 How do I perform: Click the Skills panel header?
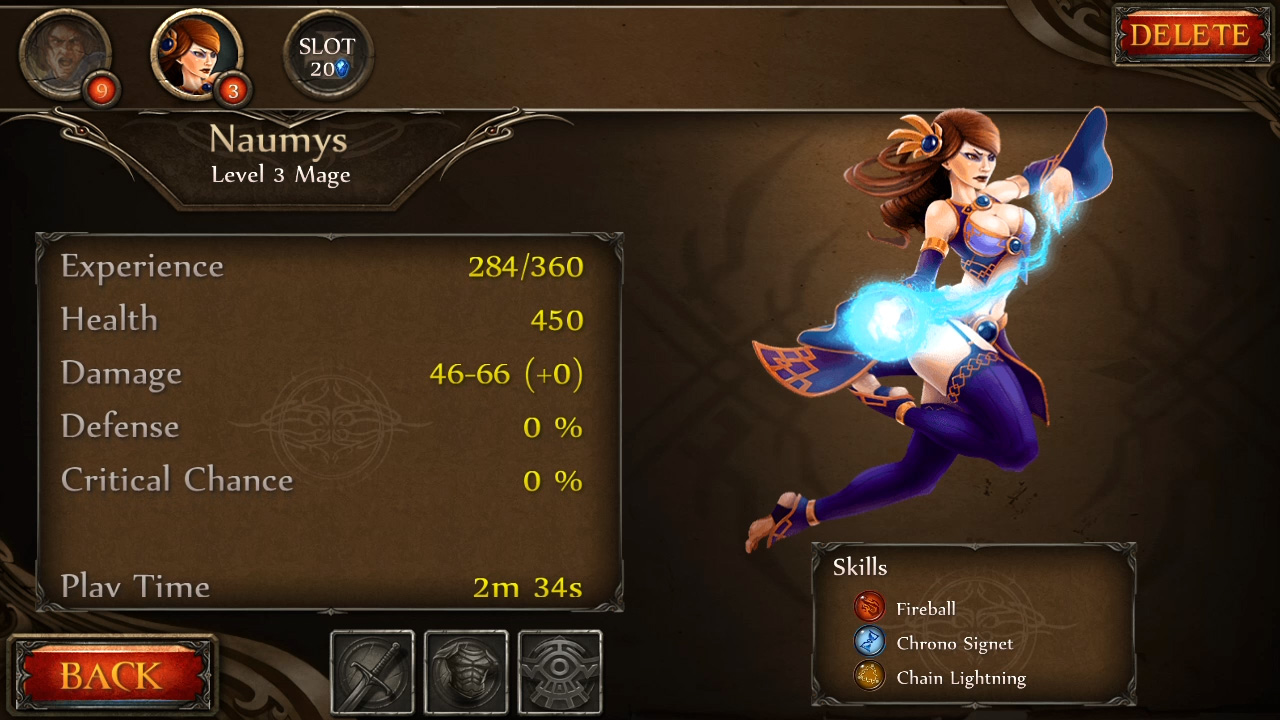click(x=860, y=567)
